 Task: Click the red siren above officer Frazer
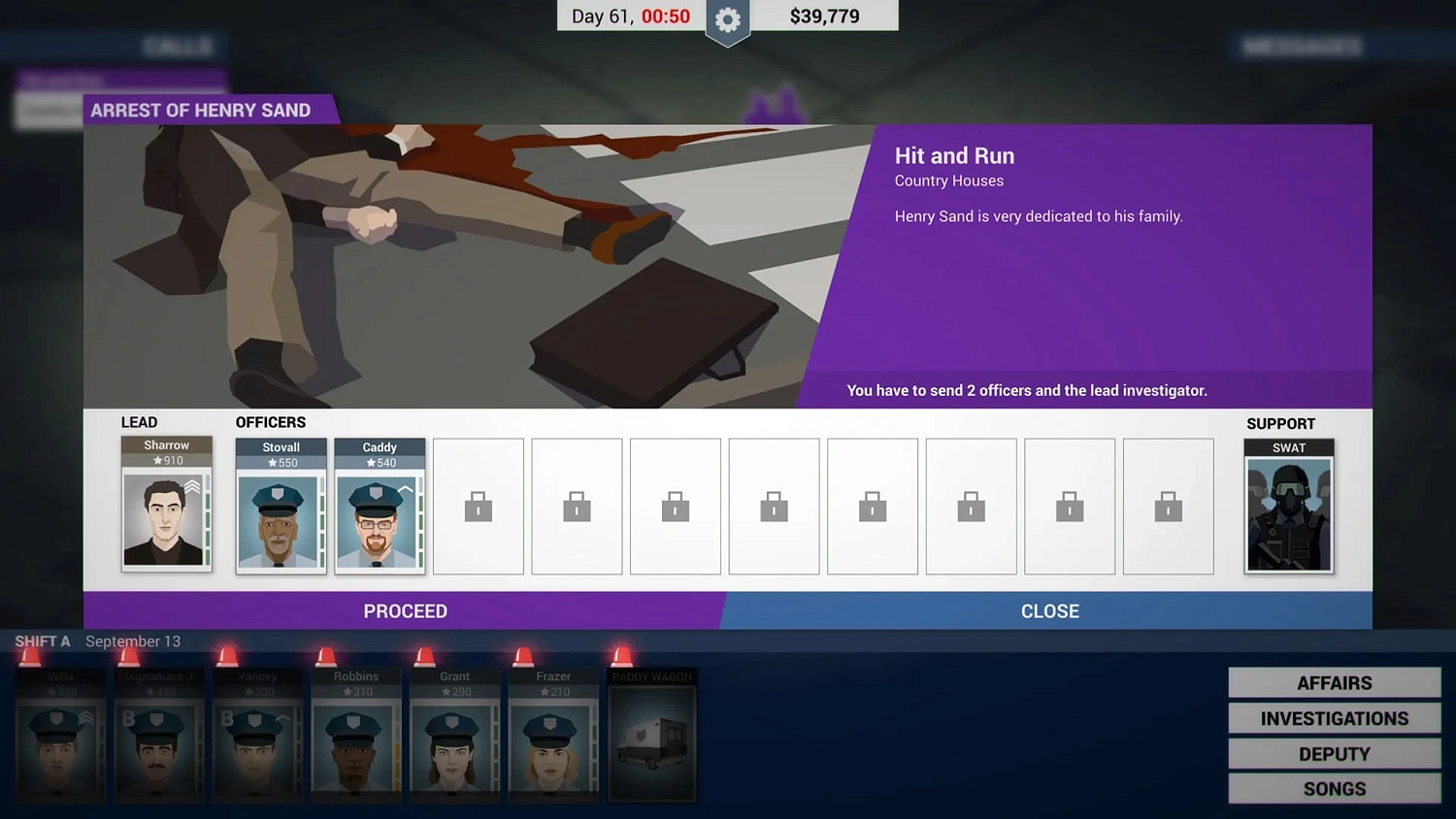tap(521, 656)
